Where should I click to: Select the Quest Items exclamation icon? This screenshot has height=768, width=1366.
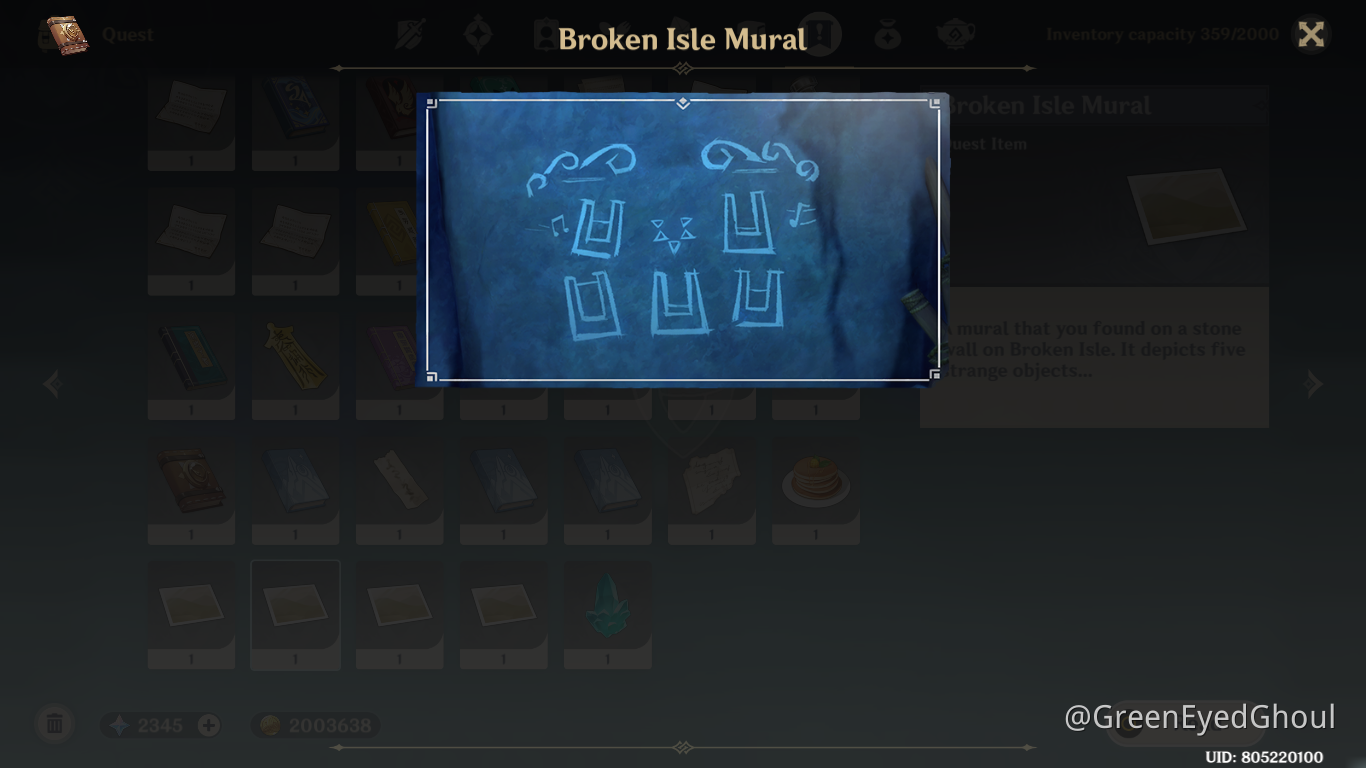(818, 32)
